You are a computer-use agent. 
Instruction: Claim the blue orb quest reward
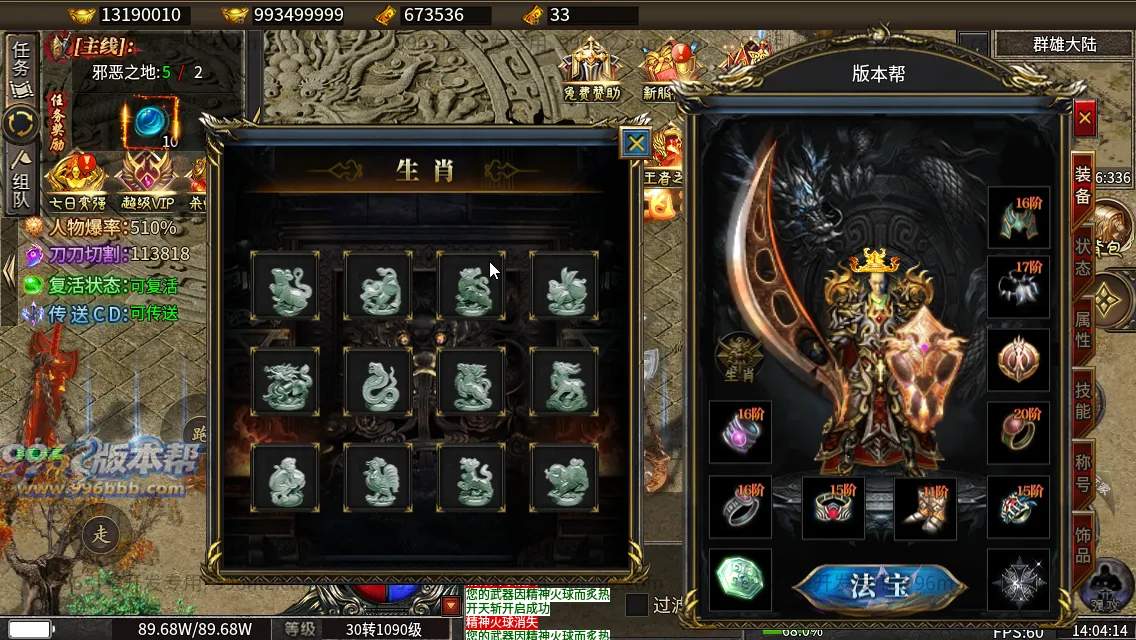150,121
